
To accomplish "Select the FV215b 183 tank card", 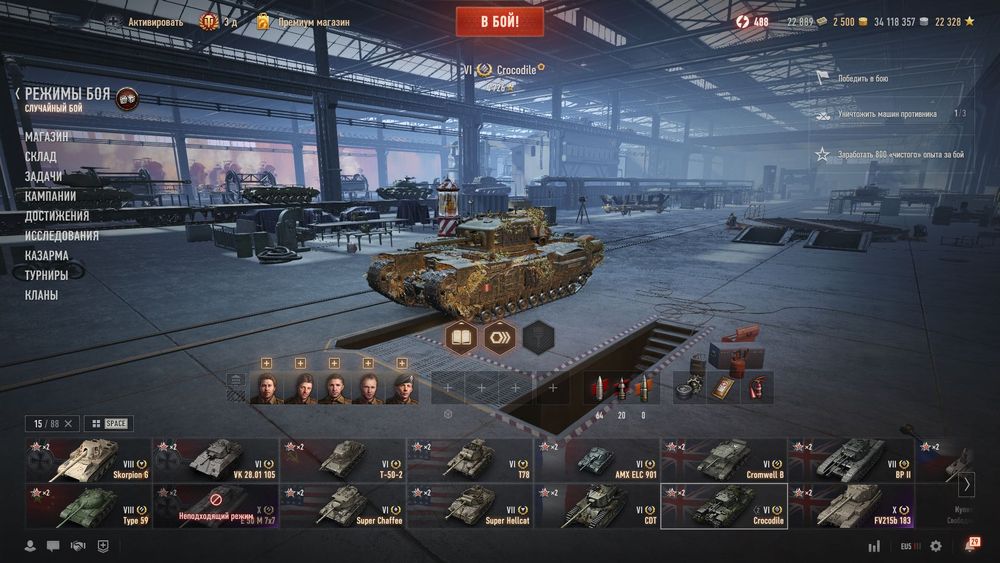I will (x=851, y=506).
